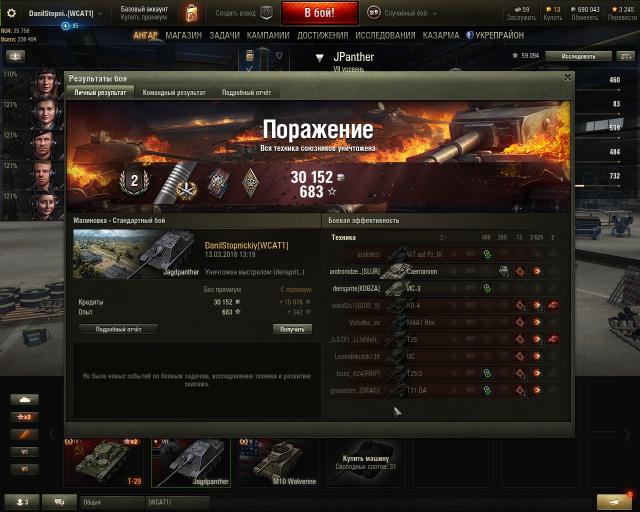Screen dimensions: 640x512
Task: Go to the ЗАДАЧИ section
Action: pos(224,35)
